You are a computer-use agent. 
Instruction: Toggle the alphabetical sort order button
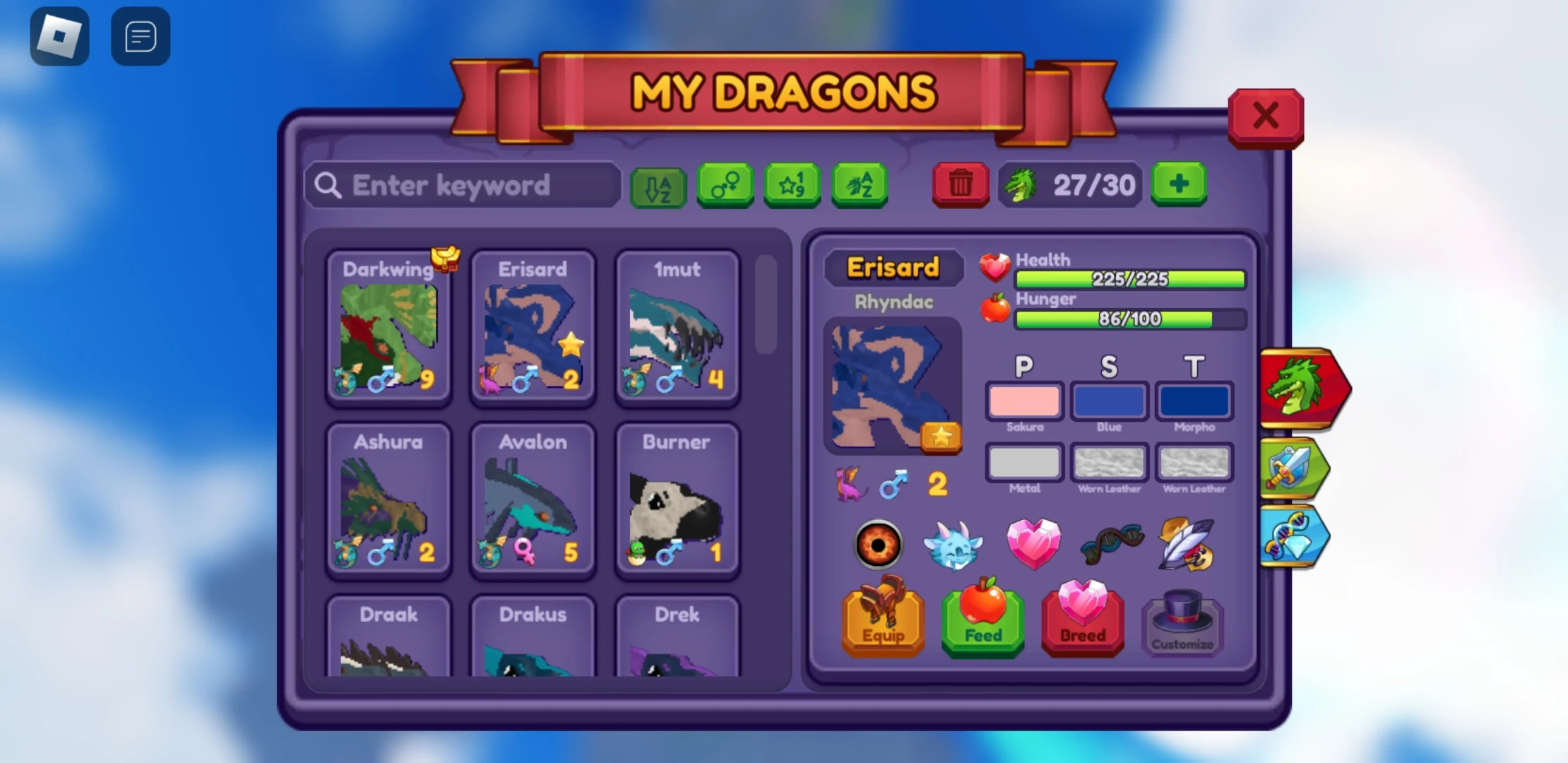pyautogui.click(x=659, y=186)
